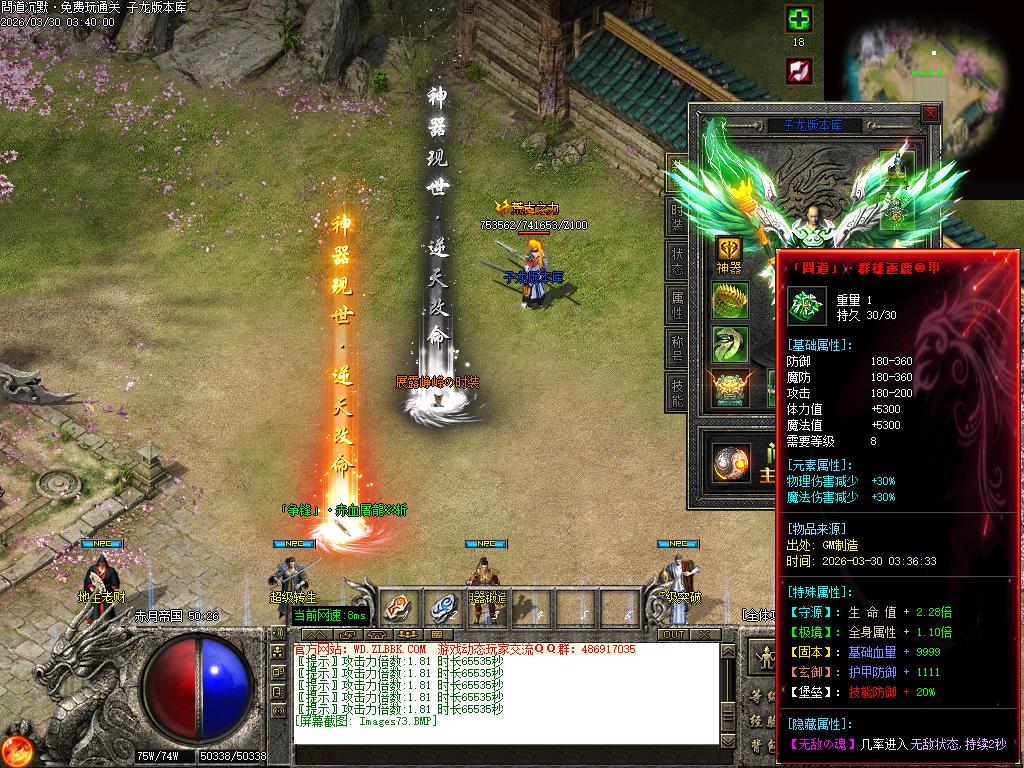Switch to the 时装 (costume) tab
The image size is (1024, 768).
(x=677, y=216)
